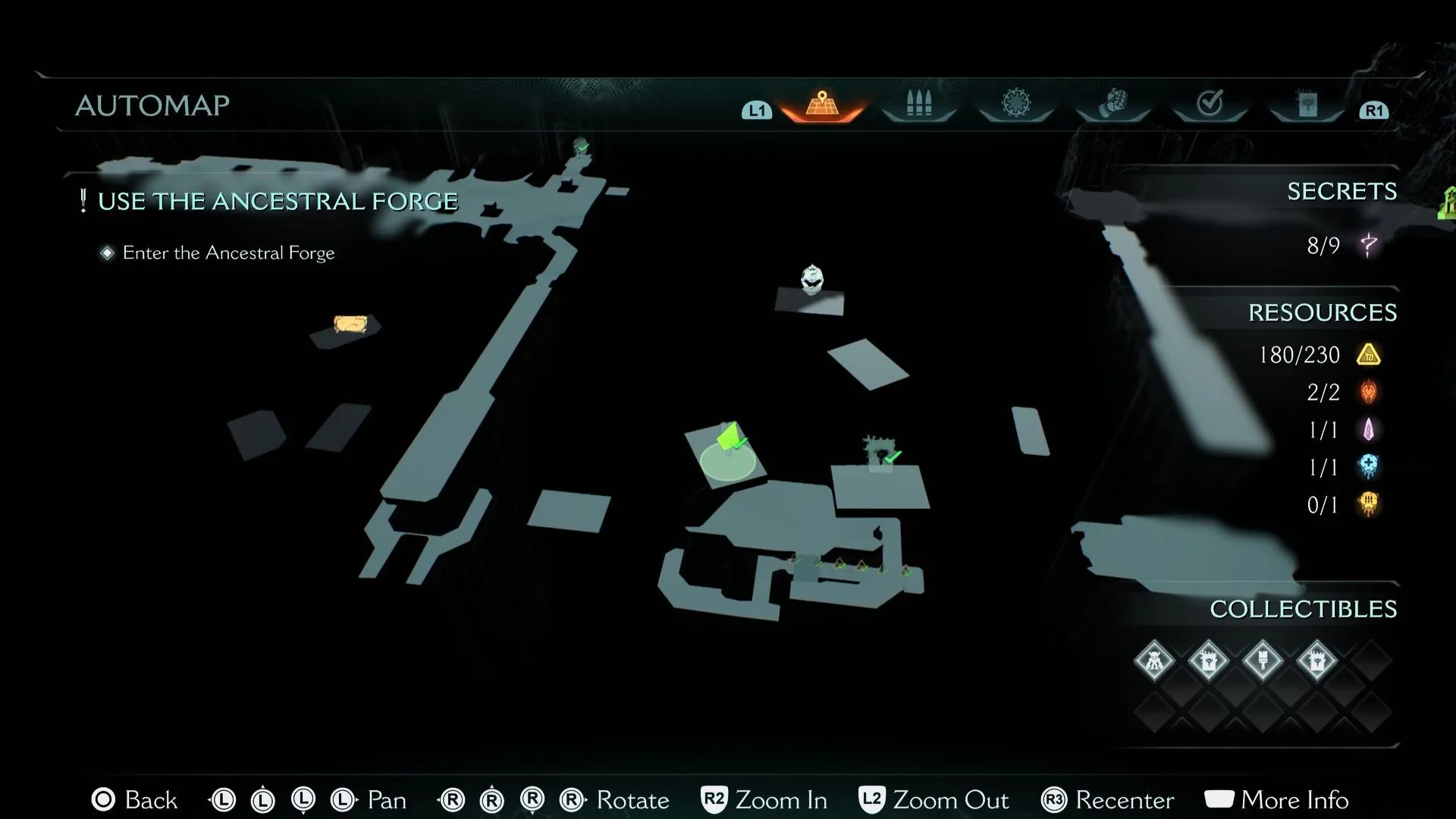Click the gate marker with green checkmark
The width and height of the screenshot is (1456, 819).
tap(881, 453)
